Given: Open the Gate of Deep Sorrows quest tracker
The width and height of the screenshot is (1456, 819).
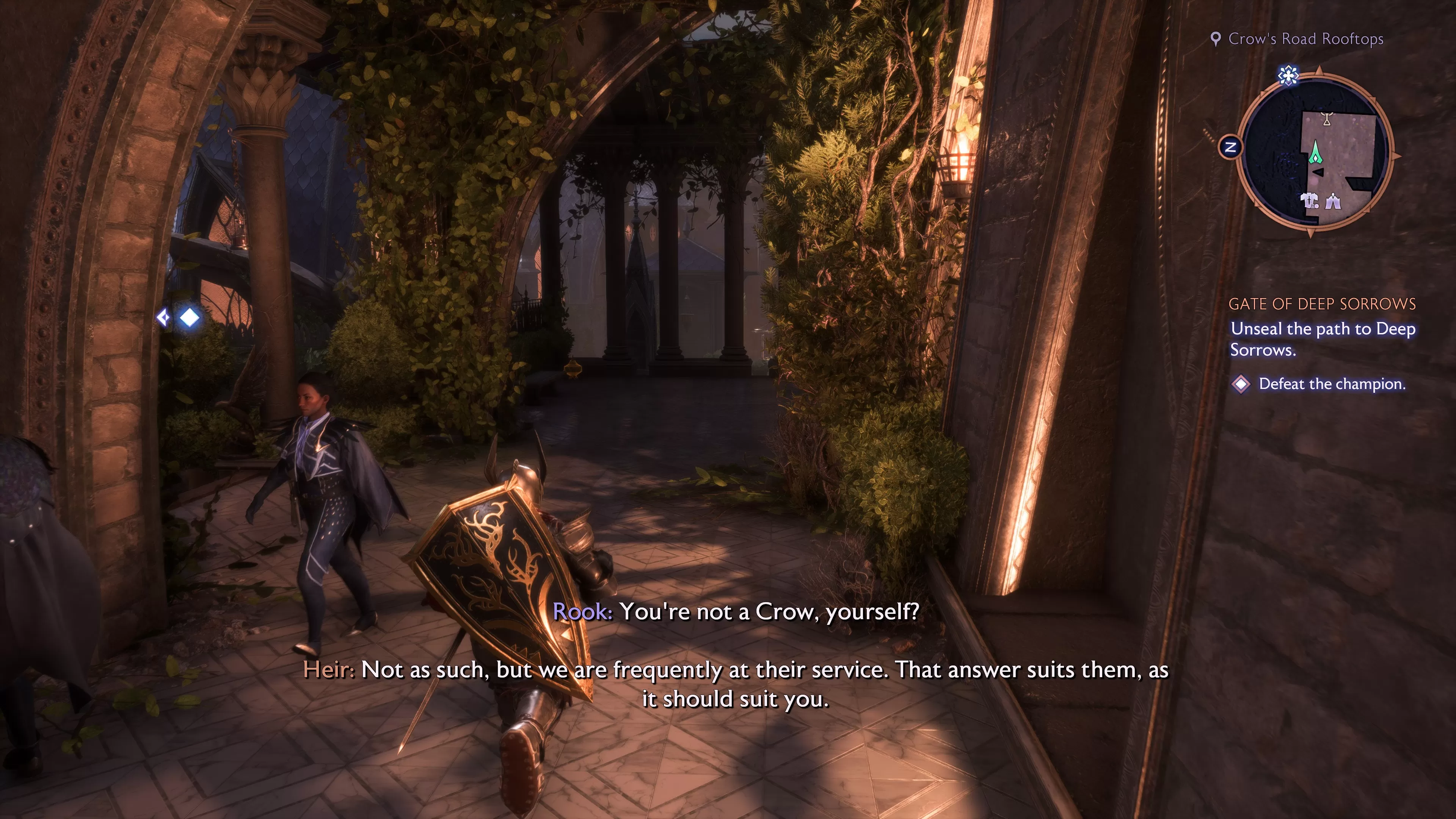Looking at the screenshot, I should pyautogui.click(x=1321, y=304).
